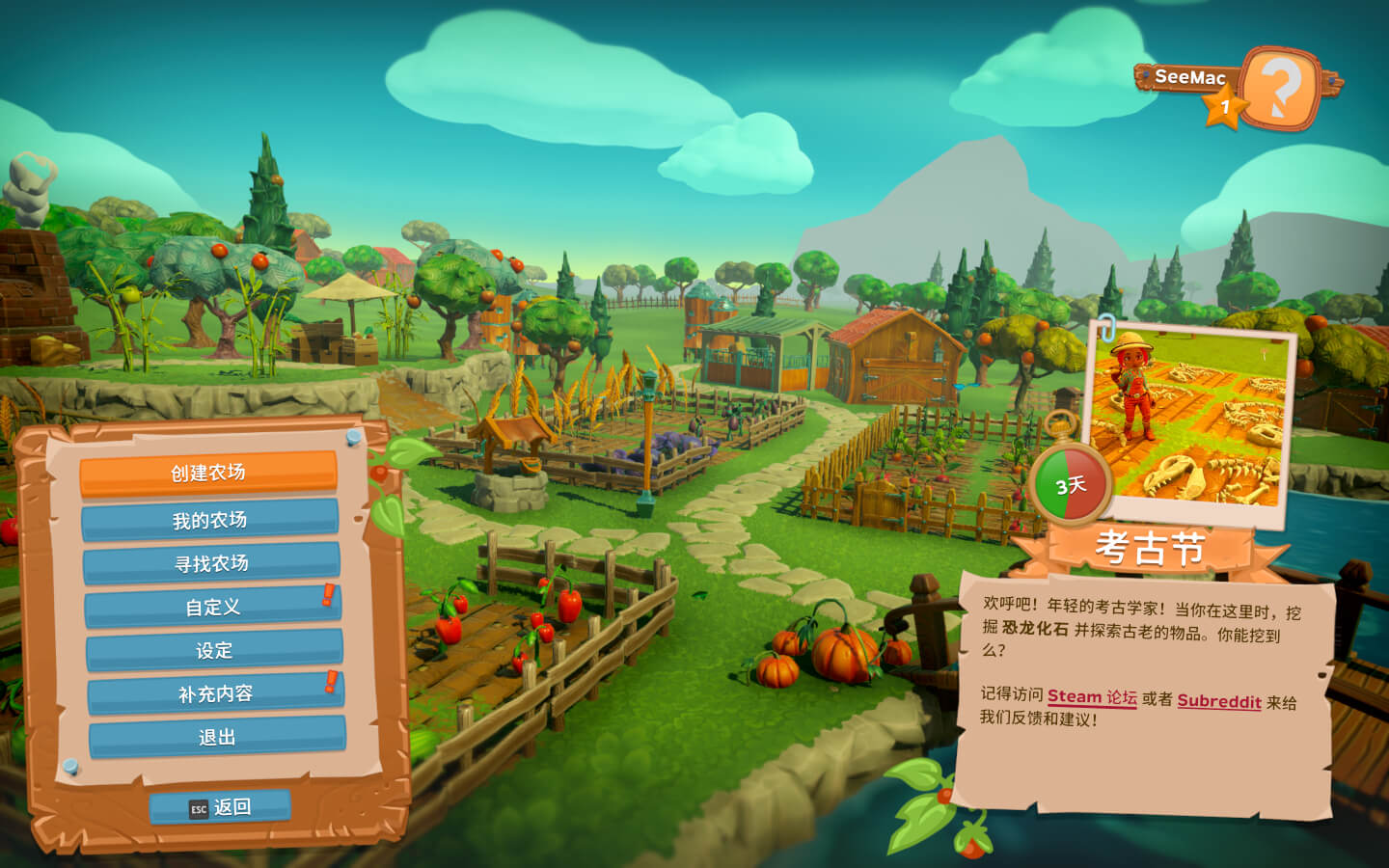The image size is (1389, 868).
Task: Show 补充内容 additional content
Action: point(215,694)
